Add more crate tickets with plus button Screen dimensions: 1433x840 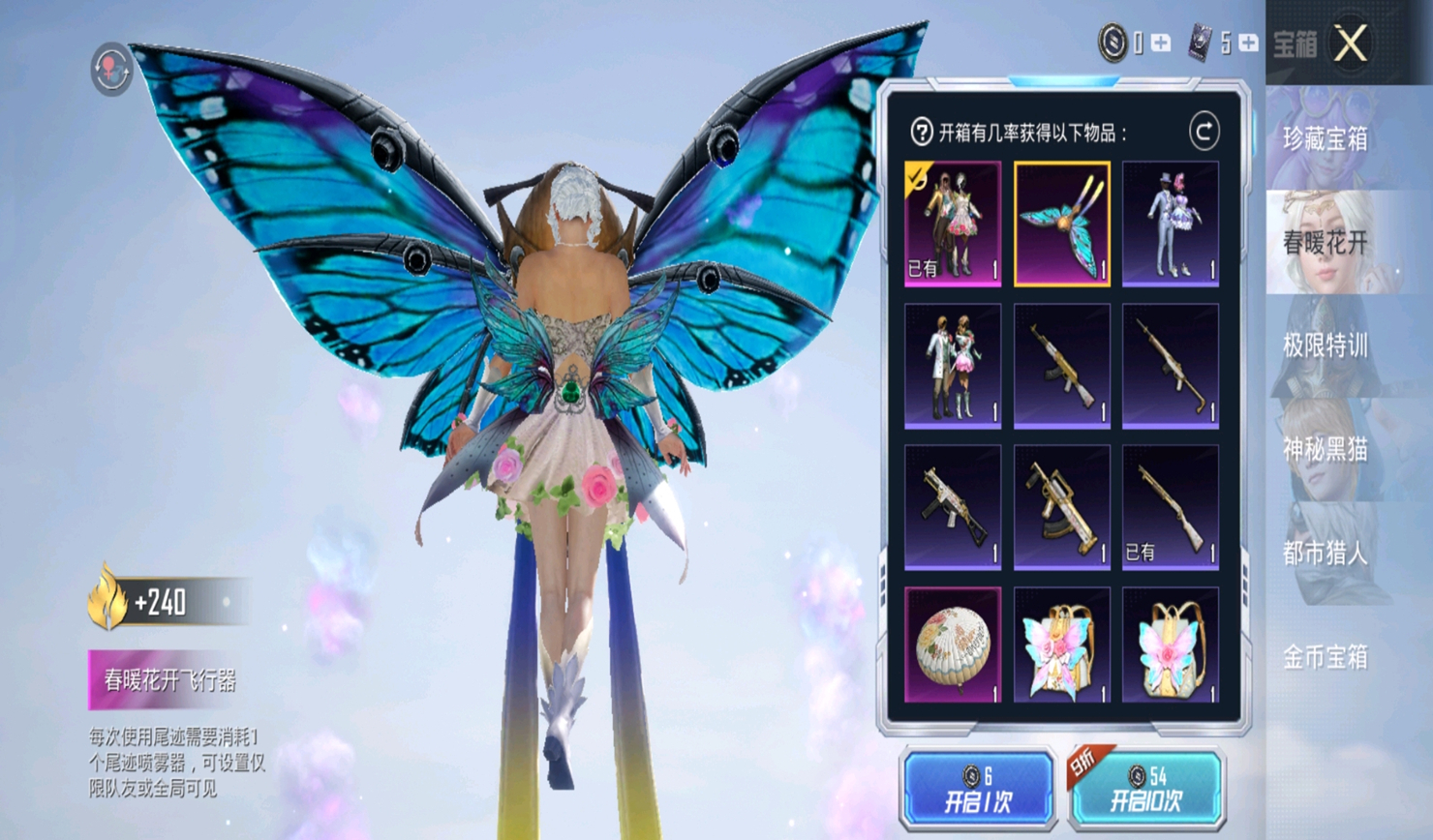[x=1248, y=44]
